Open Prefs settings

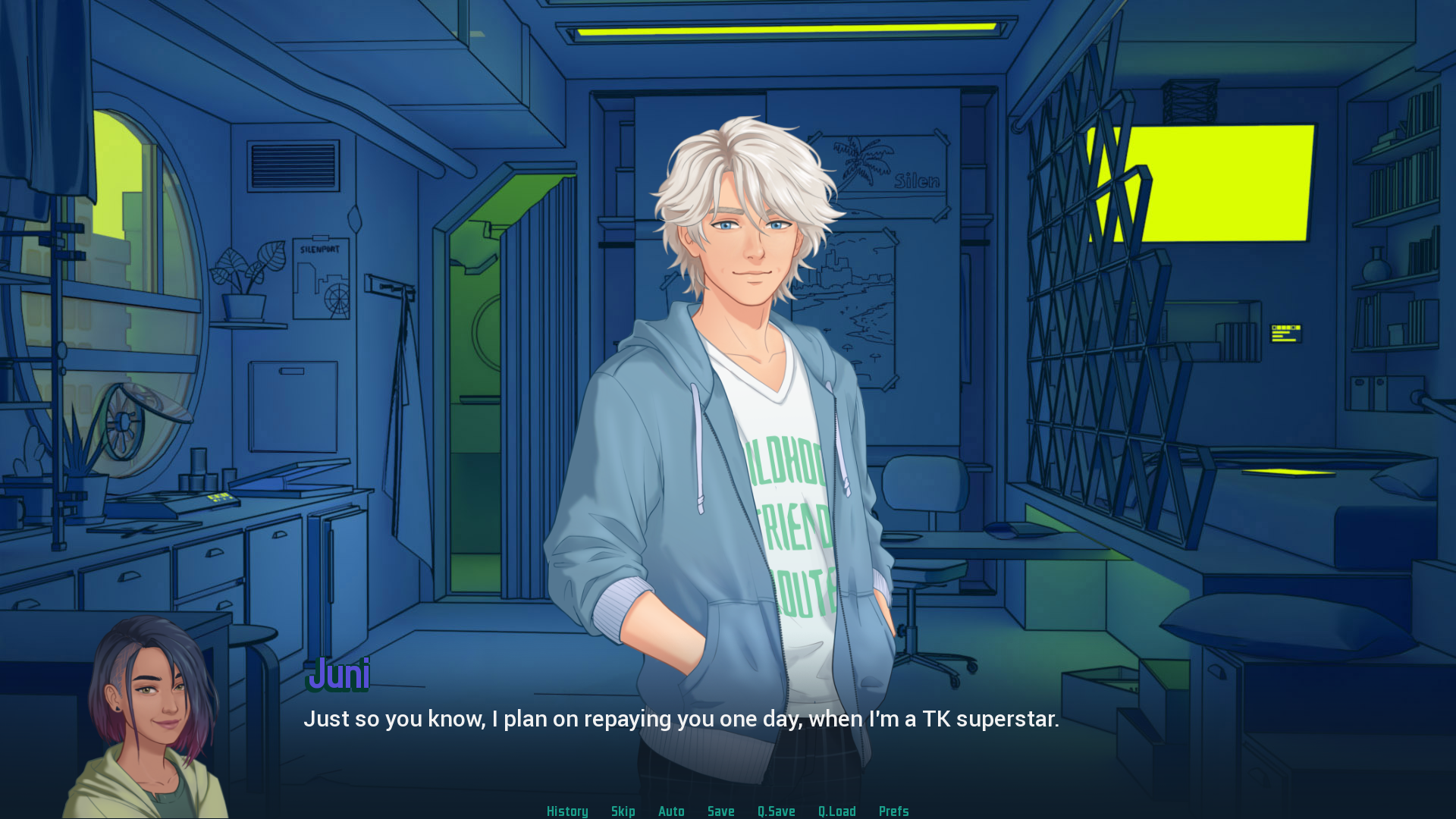[893, 811]
